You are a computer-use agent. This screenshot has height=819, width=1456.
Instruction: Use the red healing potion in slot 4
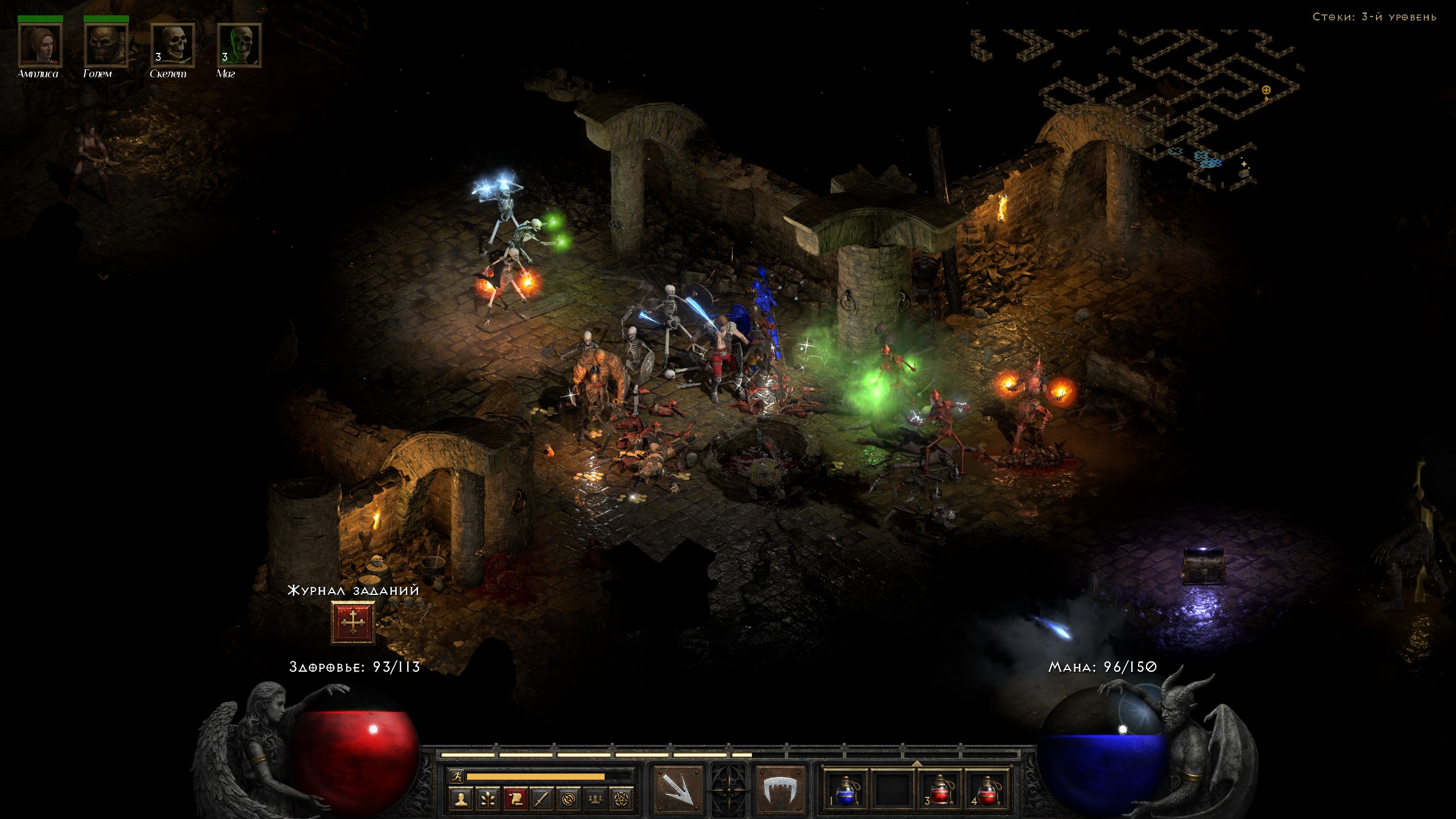pyautogui.click(x=987, y=791)
